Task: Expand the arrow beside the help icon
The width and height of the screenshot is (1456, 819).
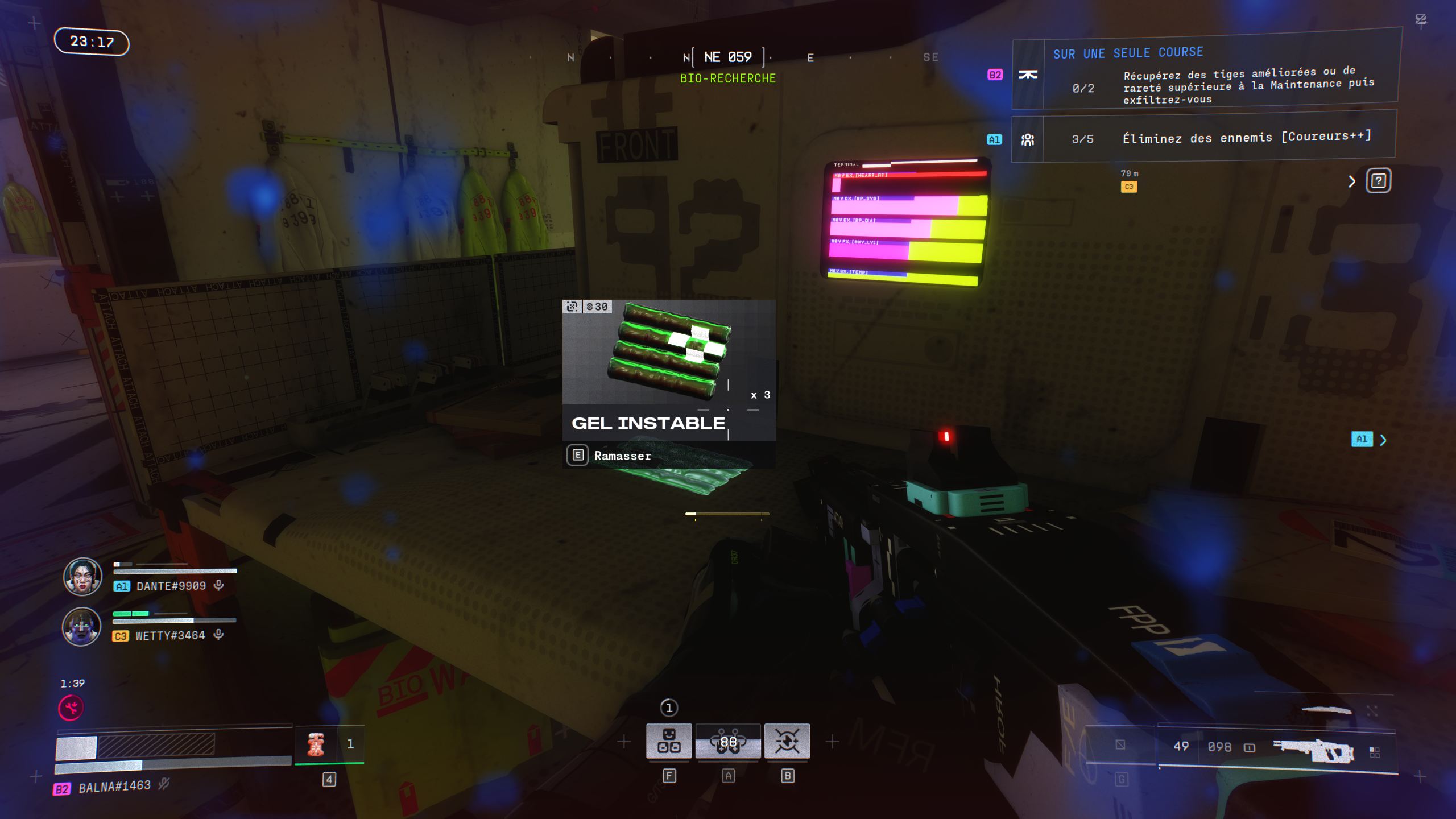Action: click(1352, 181)
